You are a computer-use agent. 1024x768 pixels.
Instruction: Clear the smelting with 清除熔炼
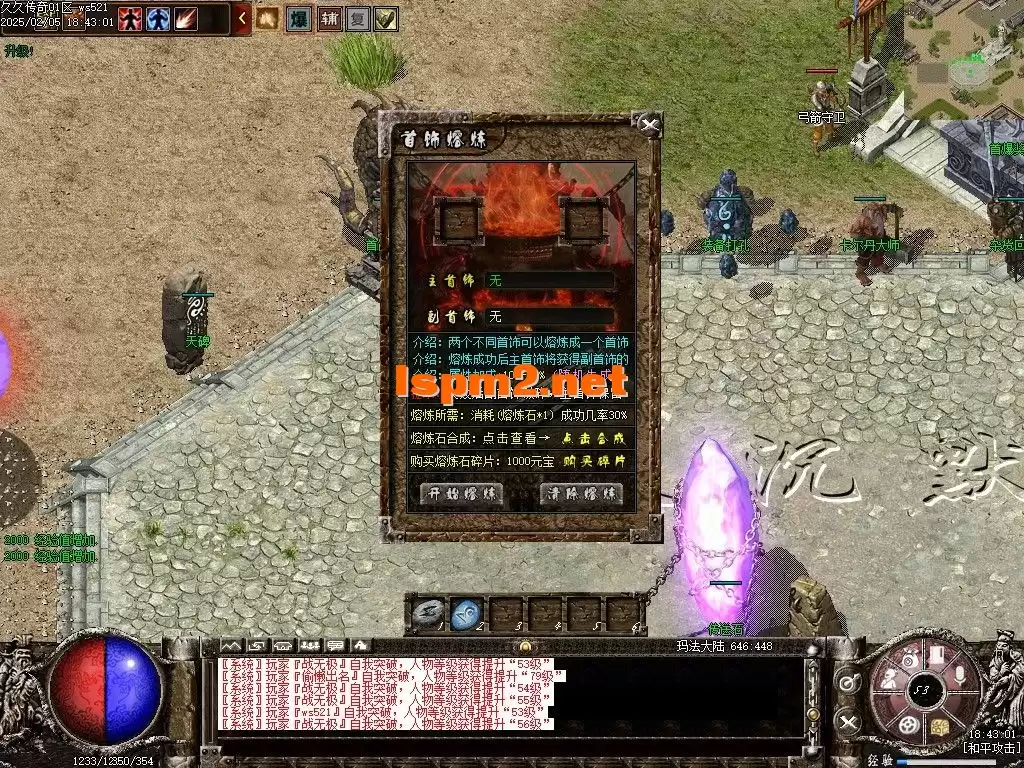pos(581,494)
